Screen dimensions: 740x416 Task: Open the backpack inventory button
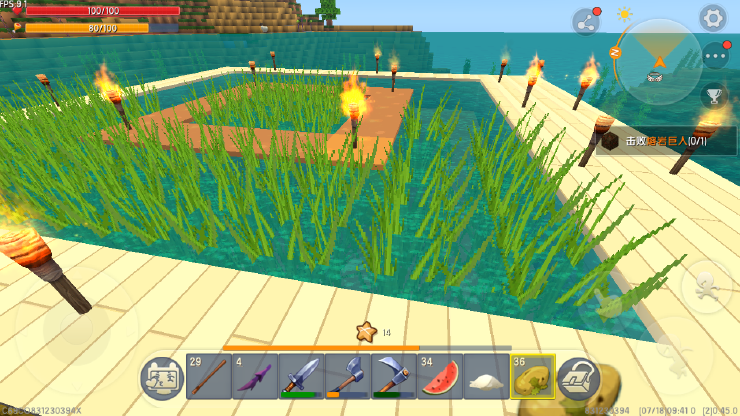579,378
